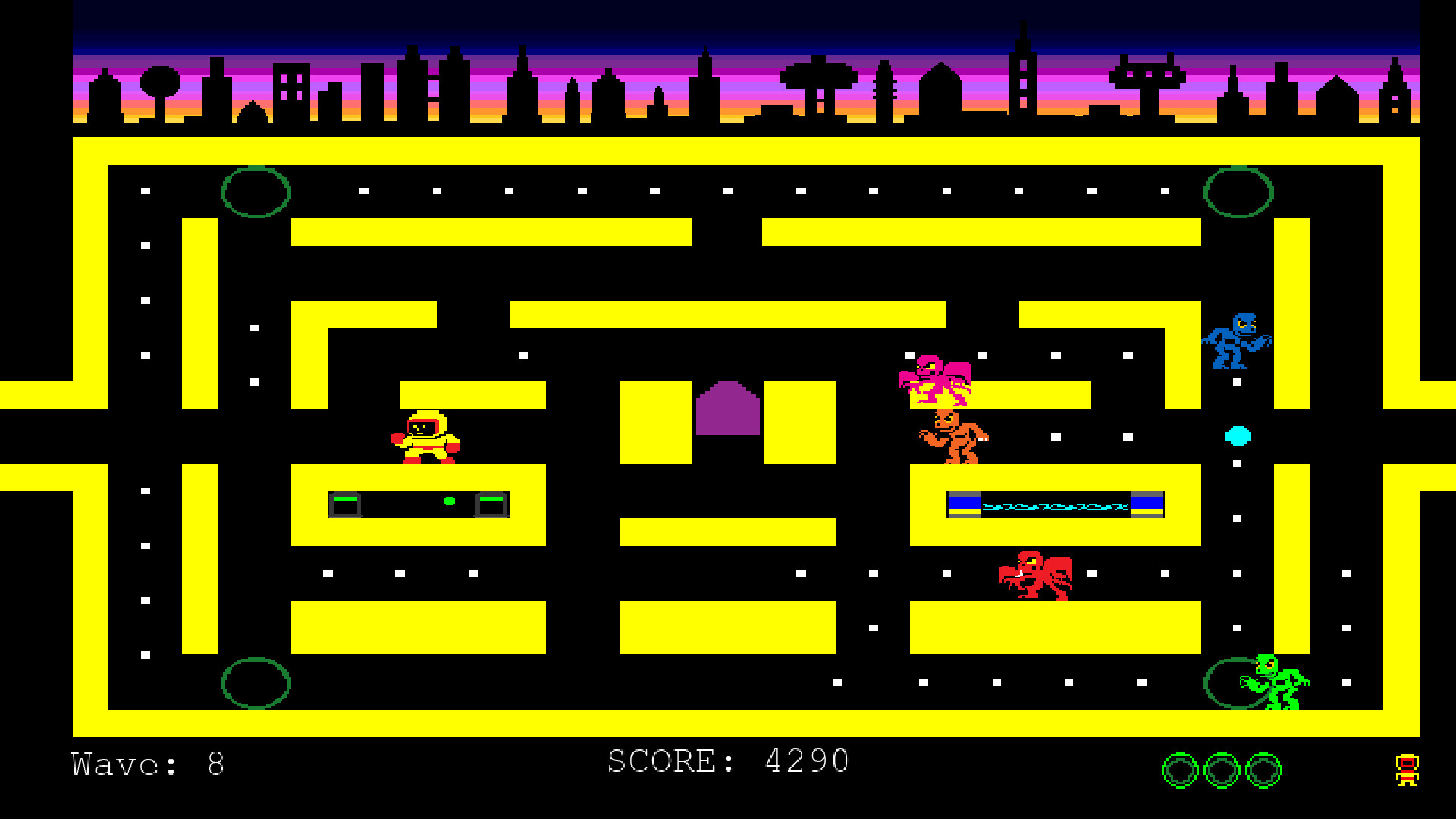Open the green portal ring top left
1456x819 pixels.
pos(256,193)
